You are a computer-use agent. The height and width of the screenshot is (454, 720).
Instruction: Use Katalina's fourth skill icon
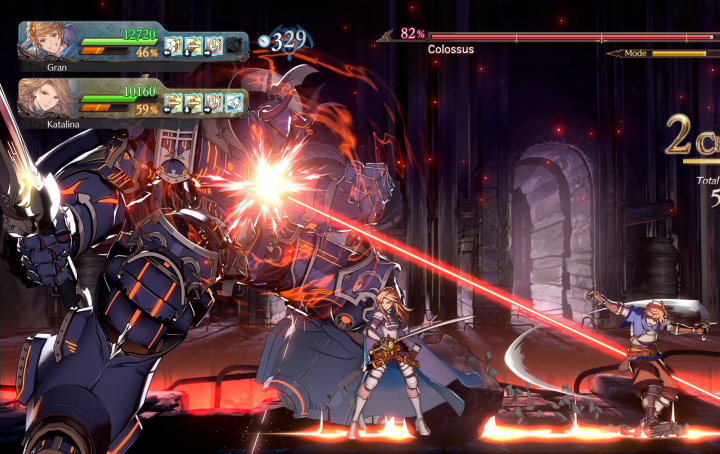233,101
